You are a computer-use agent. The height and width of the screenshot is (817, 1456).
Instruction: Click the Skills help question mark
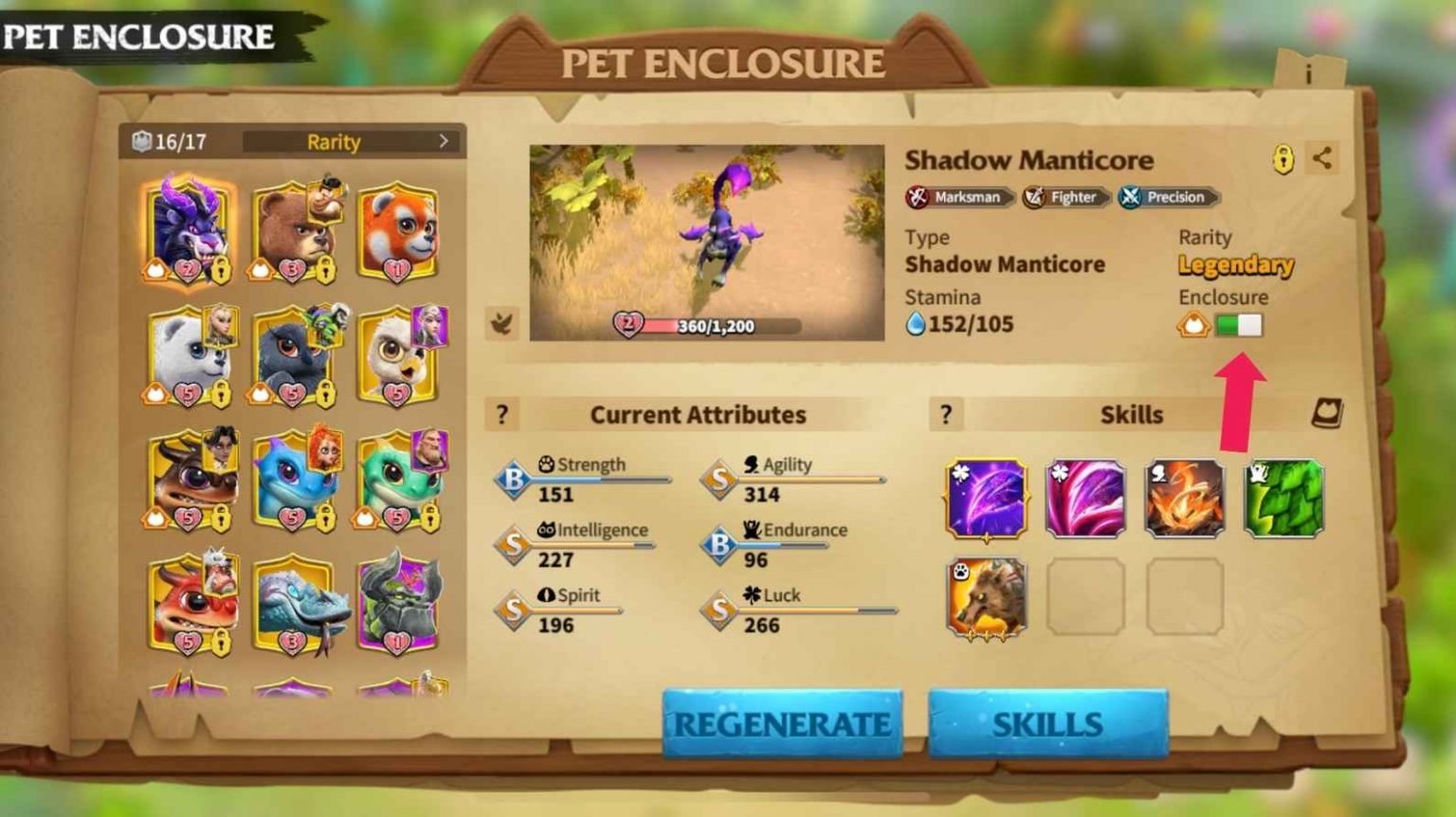click(945, 414)
